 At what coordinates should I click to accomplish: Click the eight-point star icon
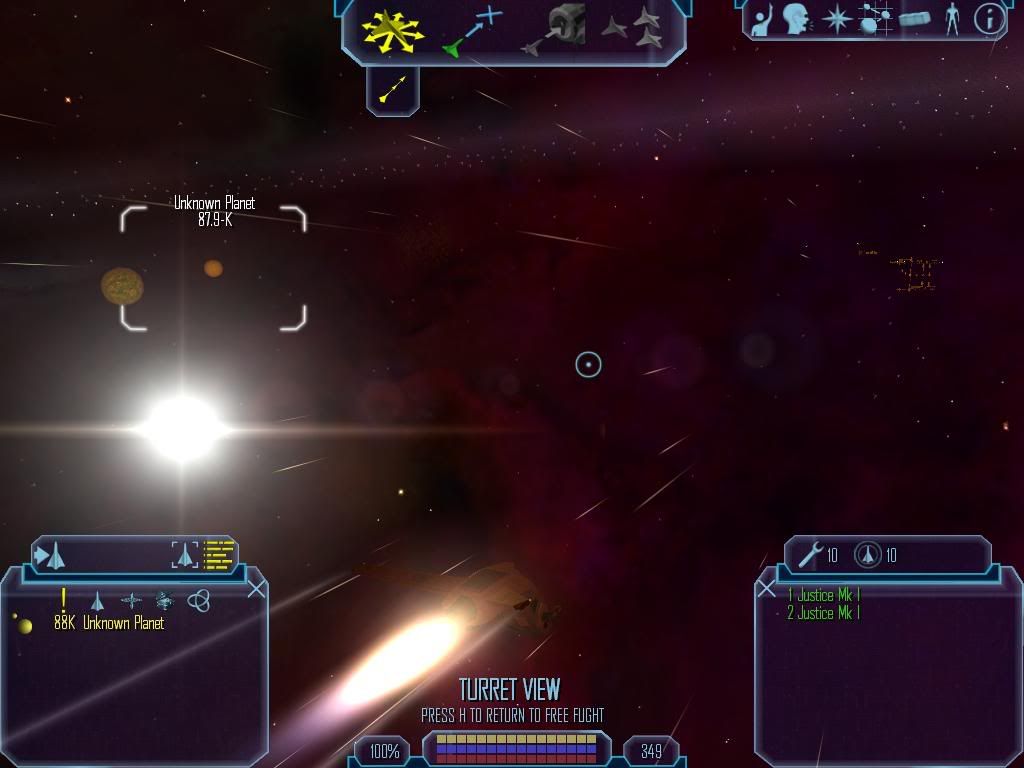(x=835, y=19)
